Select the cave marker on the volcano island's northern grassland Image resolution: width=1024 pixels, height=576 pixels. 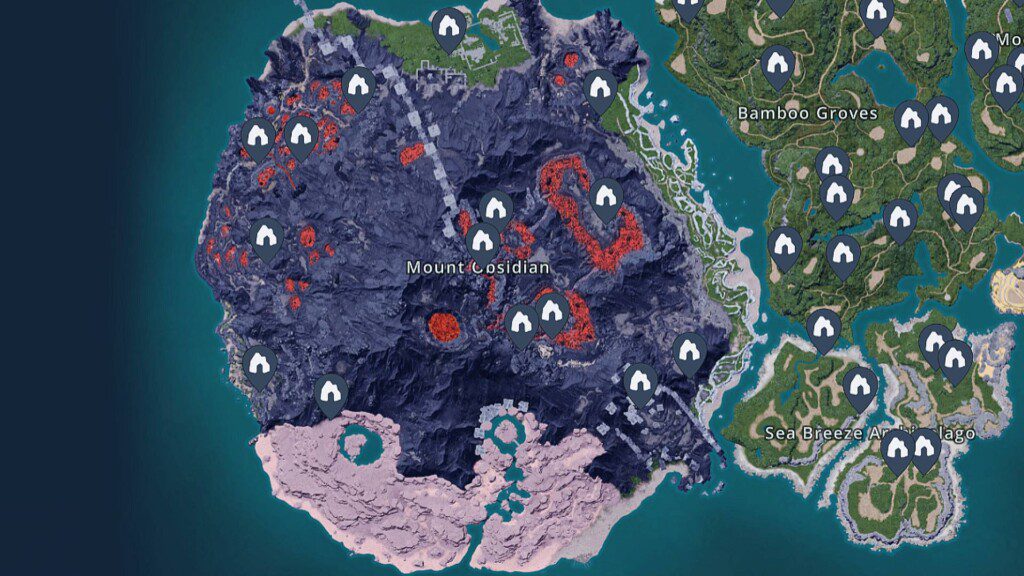click(x=449, y=28)
